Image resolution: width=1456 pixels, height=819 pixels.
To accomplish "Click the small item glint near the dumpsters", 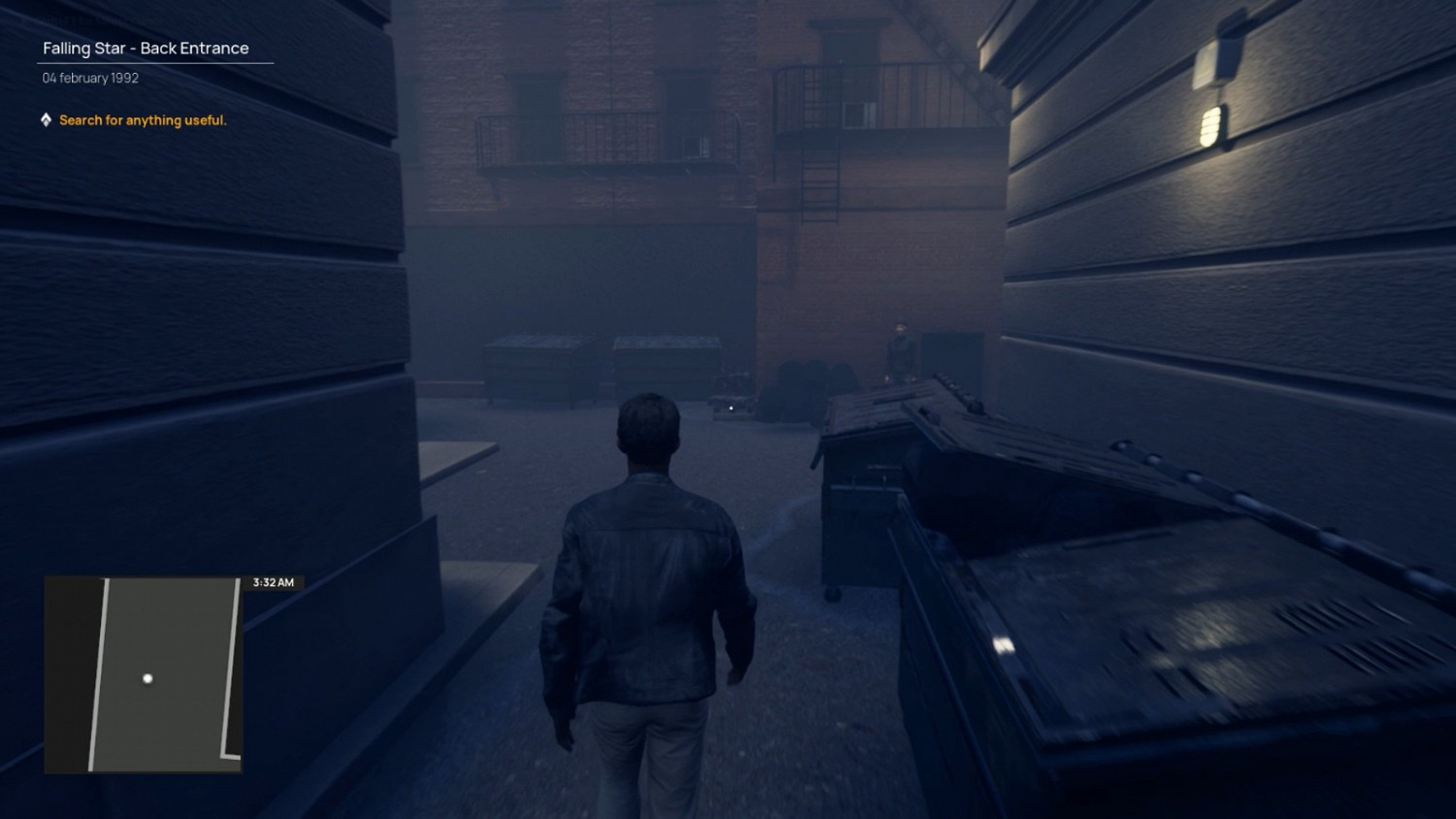I will [x=730, y=408].
